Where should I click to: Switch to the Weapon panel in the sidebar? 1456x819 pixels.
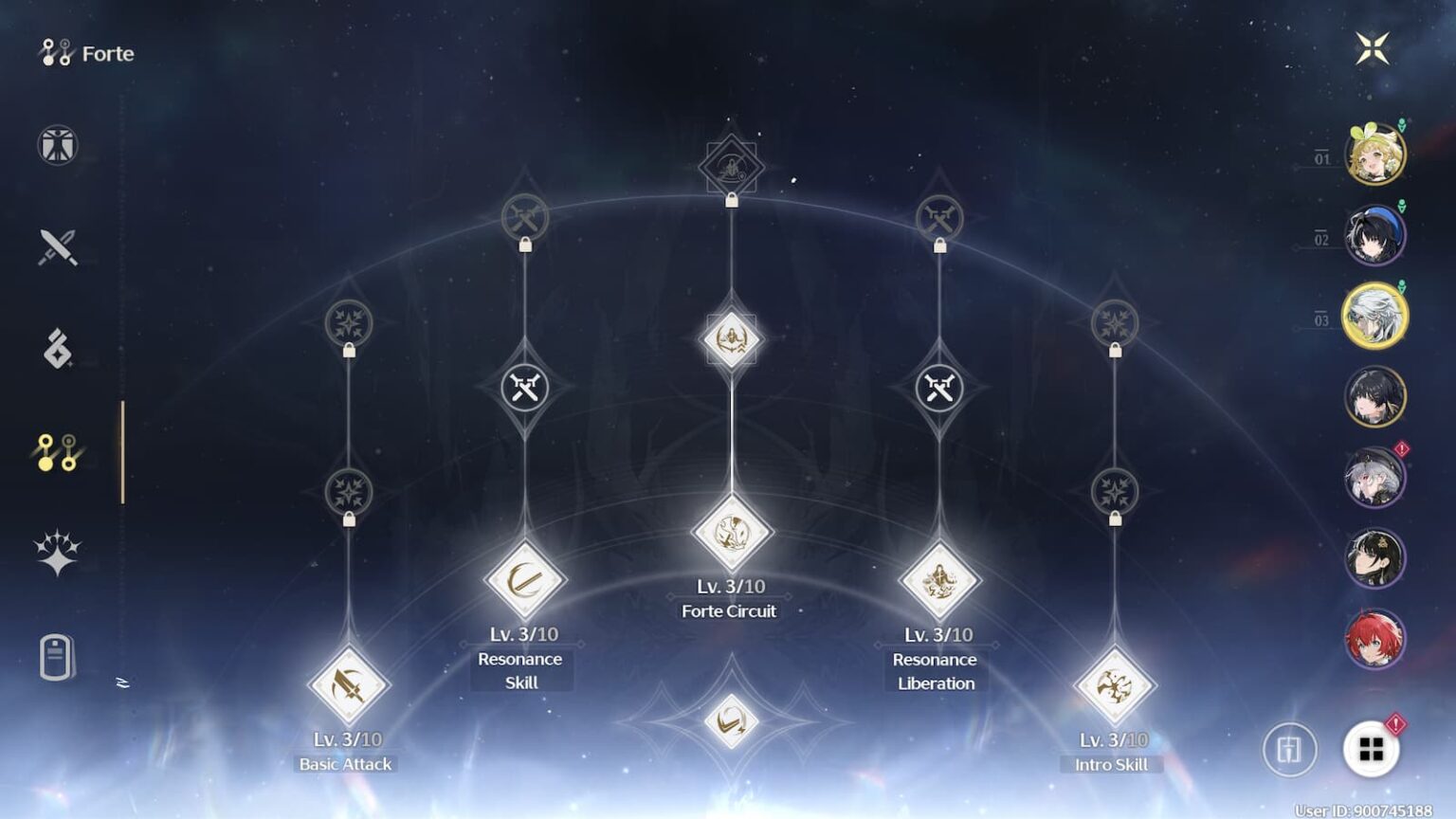(57, 246)
